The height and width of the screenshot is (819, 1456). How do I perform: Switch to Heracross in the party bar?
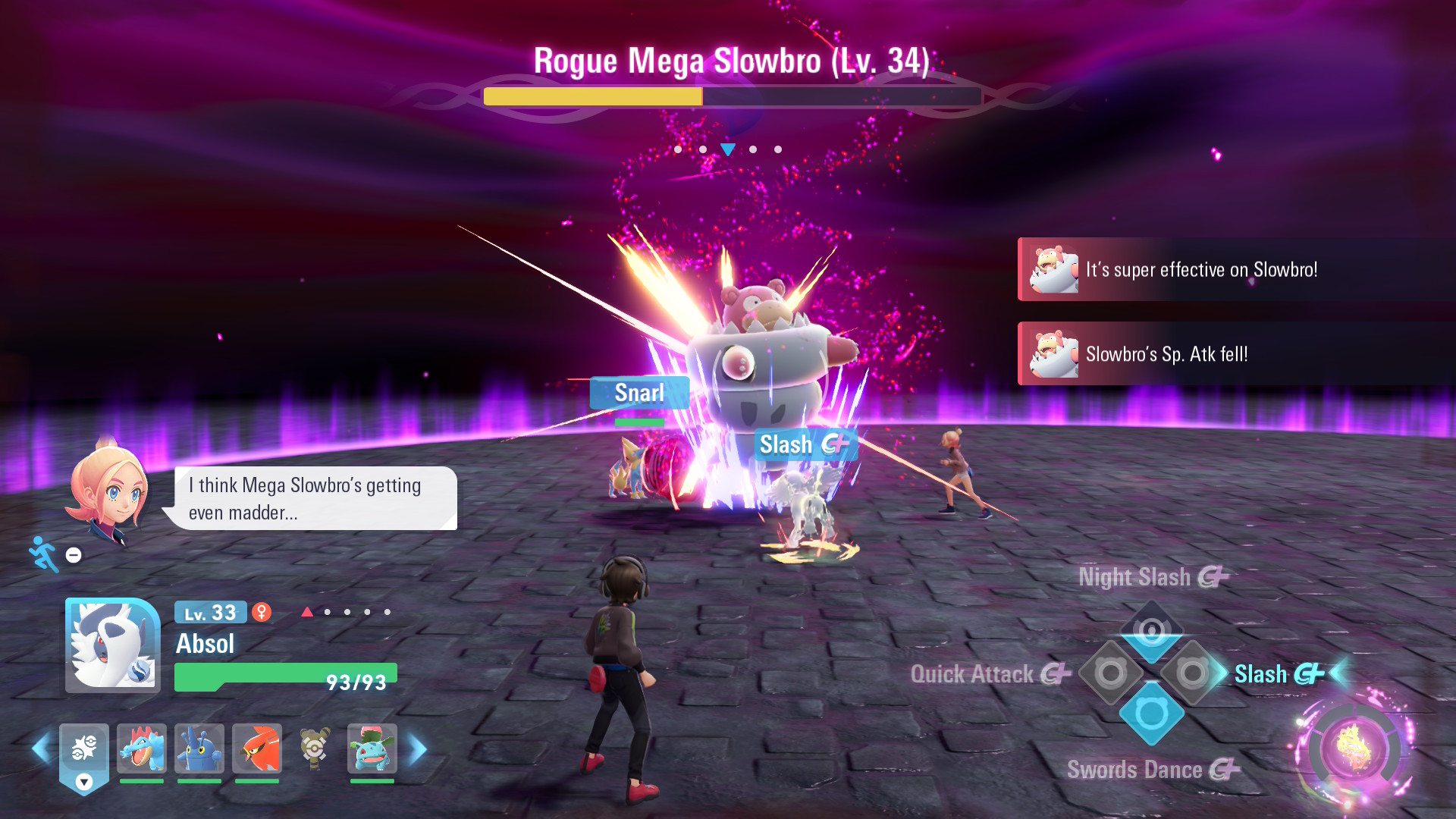tap(199, 748)
